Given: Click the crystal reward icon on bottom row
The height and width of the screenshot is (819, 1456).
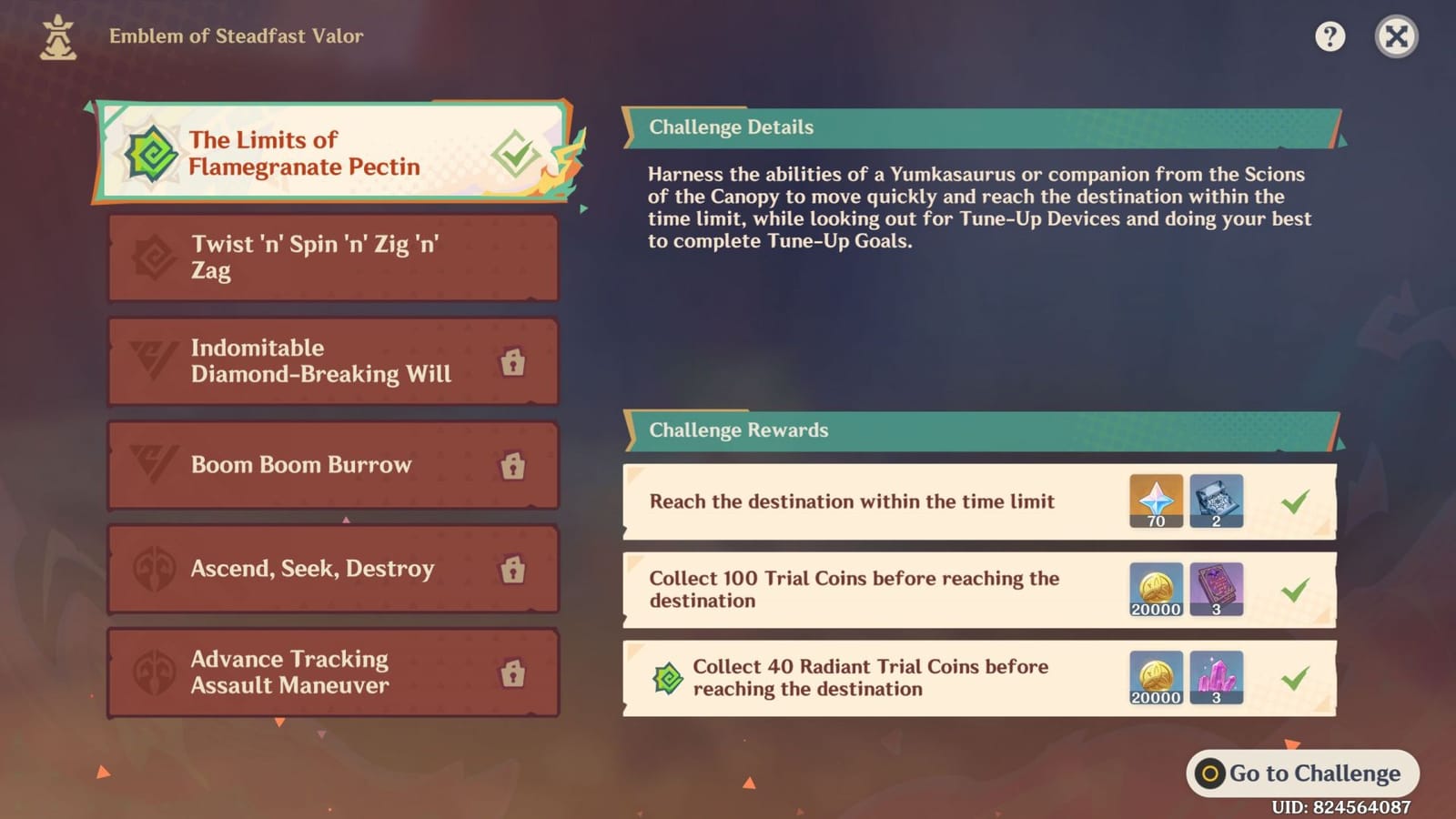Looking at the screenshot, I should pos(1217,675).
